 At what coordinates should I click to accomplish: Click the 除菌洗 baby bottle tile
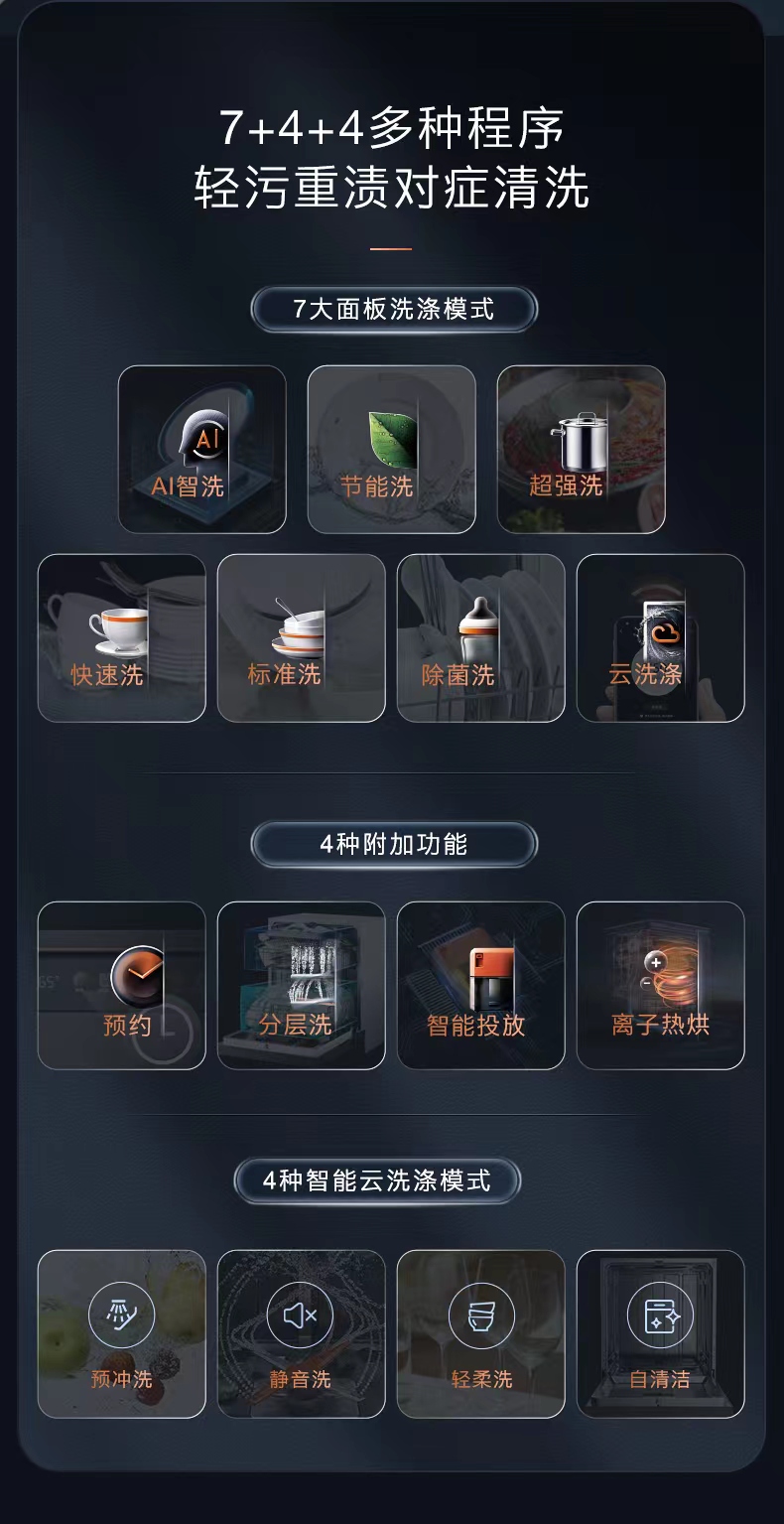click(x=480, y=638)
